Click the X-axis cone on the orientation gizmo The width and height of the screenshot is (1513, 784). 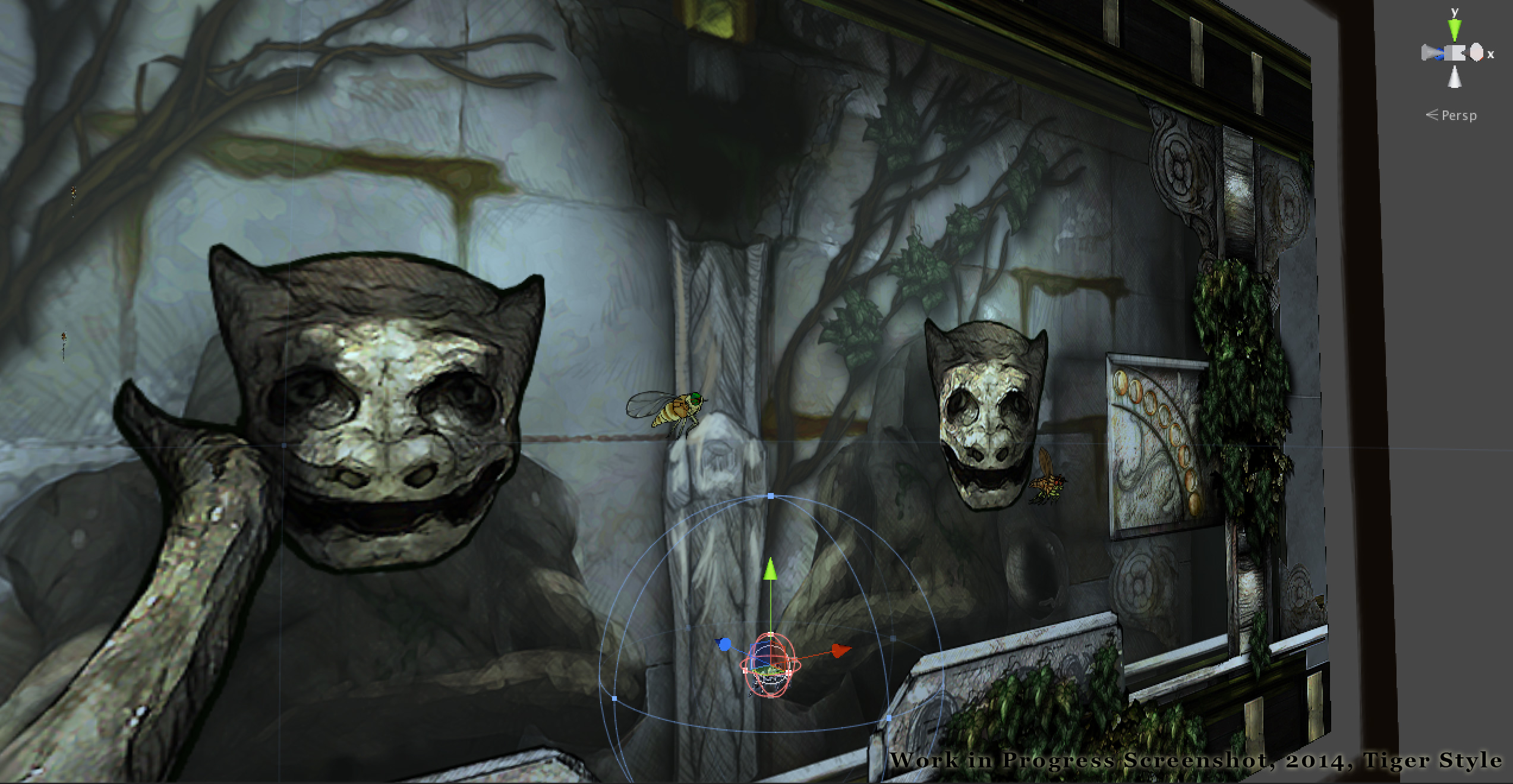[1477, 53]
